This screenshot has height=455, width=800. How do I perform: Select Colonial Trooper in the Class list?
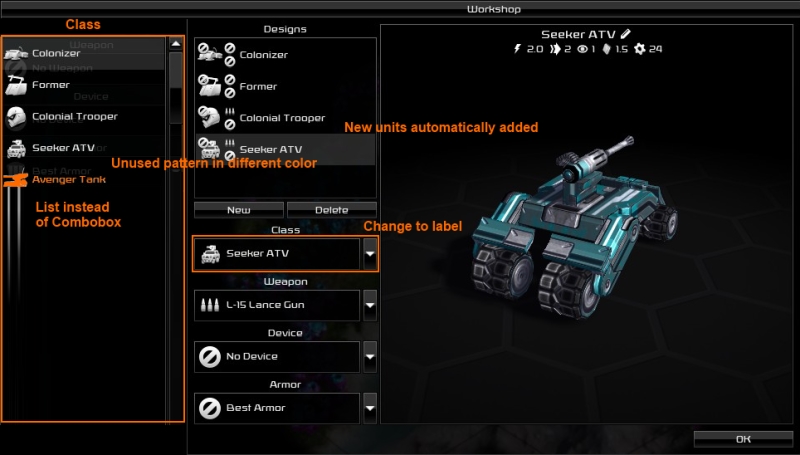75,117
